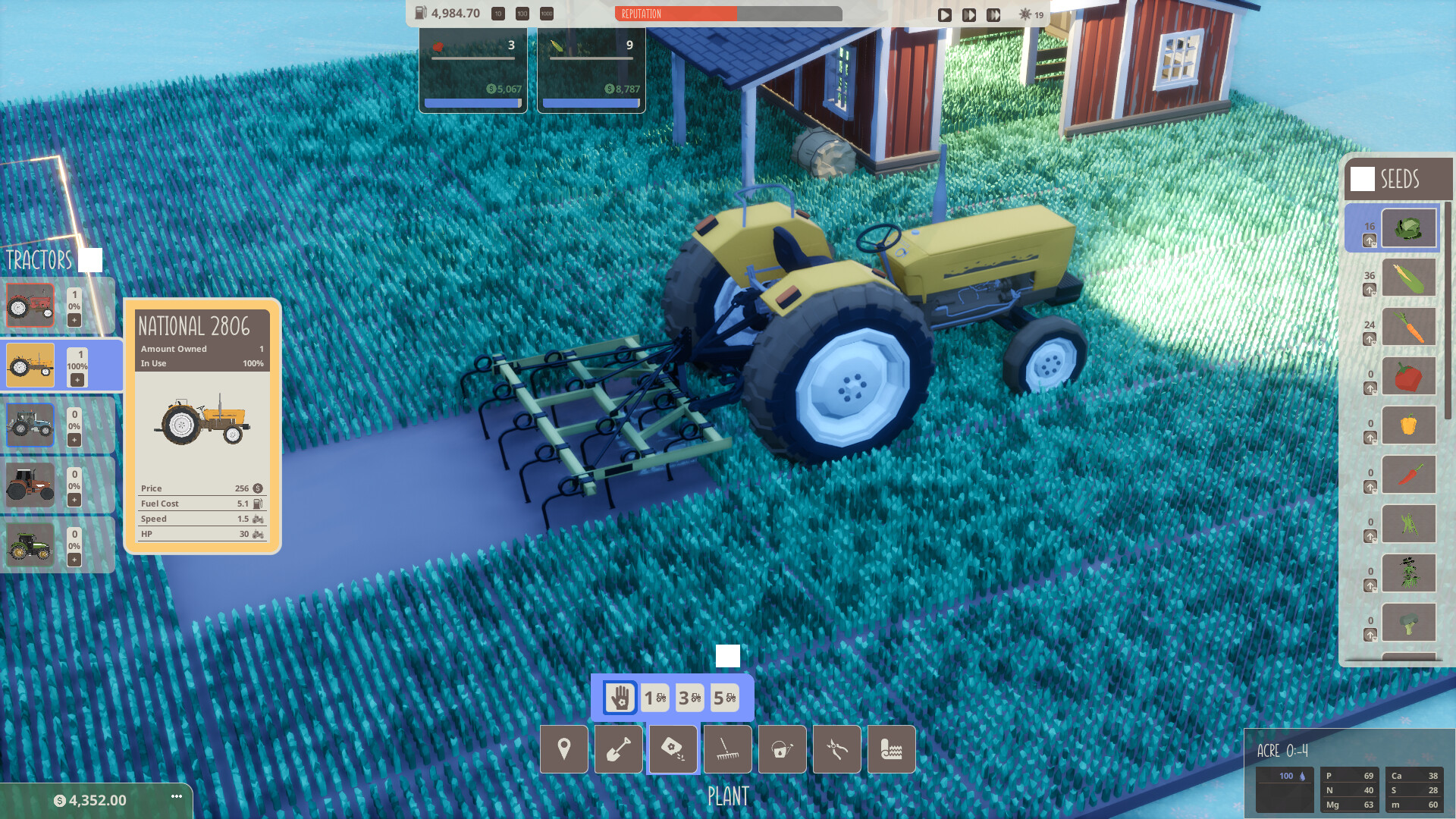The width and height of the screenshot is (1456, 819).
Task: Select the shovel tool
Action: 618,749
